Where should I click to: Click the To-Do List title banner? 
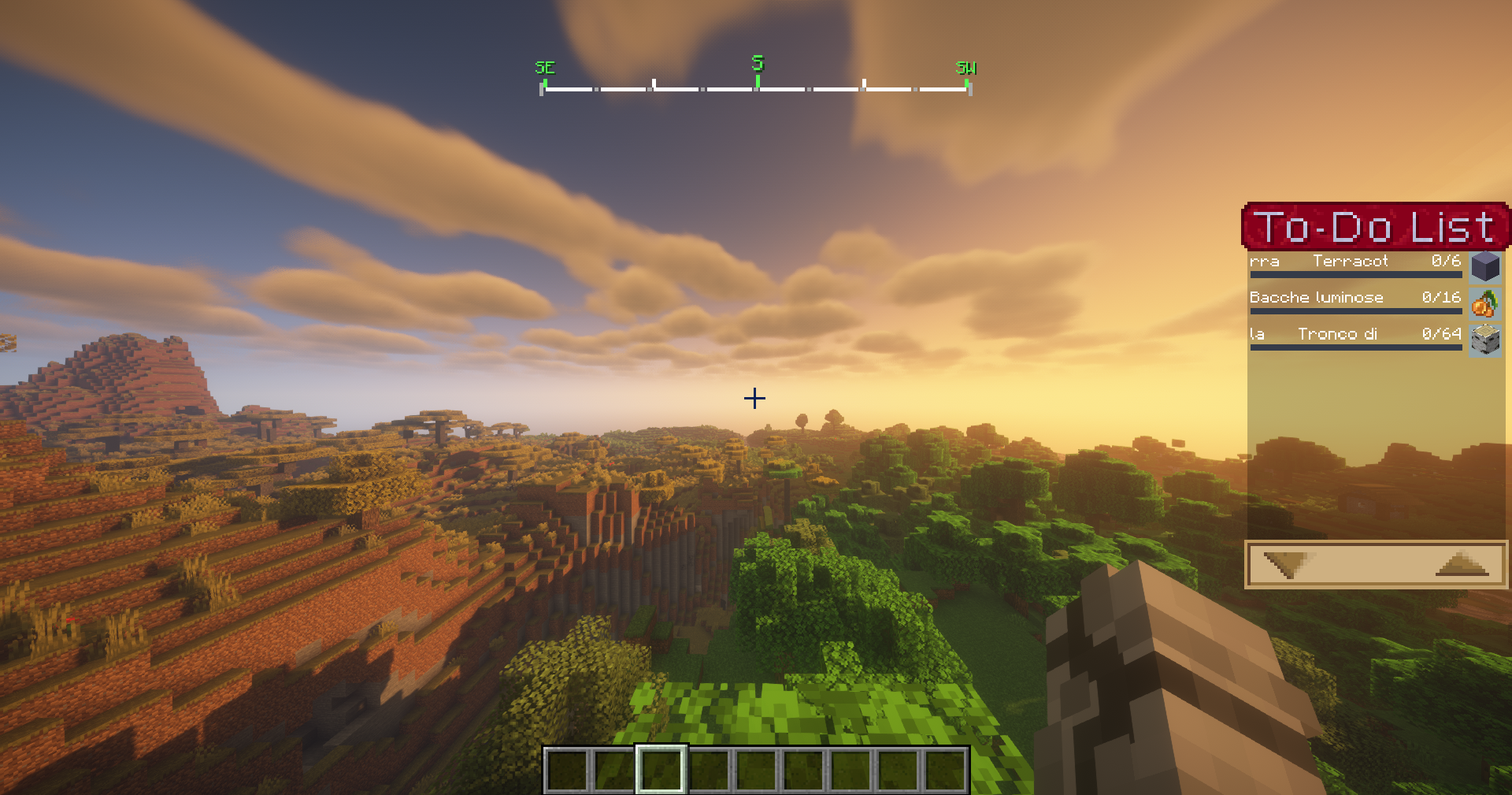click(1376, 227)
